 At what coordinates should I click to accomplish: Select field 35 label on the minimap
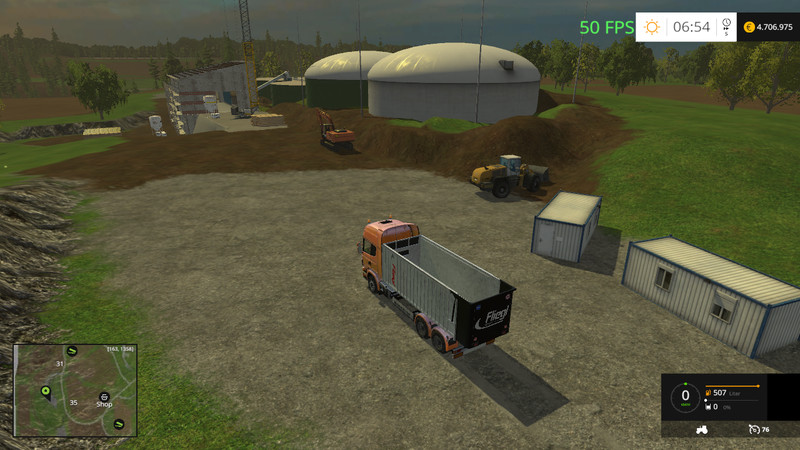tap(72, 402)
